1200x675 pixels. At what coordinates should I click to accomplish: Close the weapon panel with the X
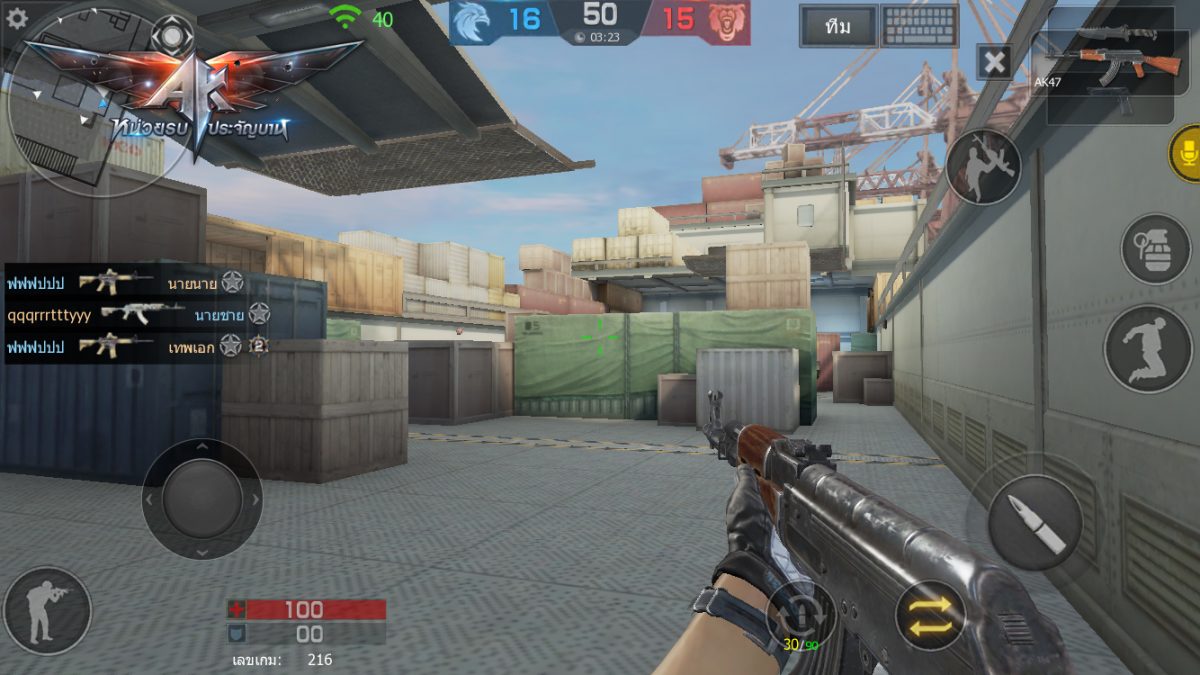coord(994,62)
